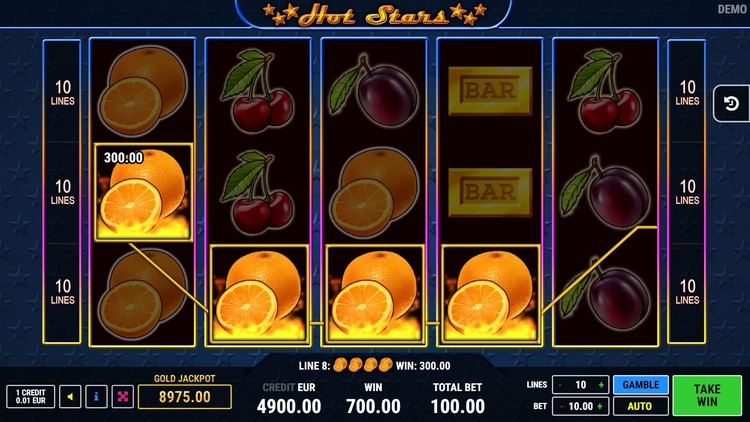
Task: Lower the bet amount with minus
Action: (561, 406)
